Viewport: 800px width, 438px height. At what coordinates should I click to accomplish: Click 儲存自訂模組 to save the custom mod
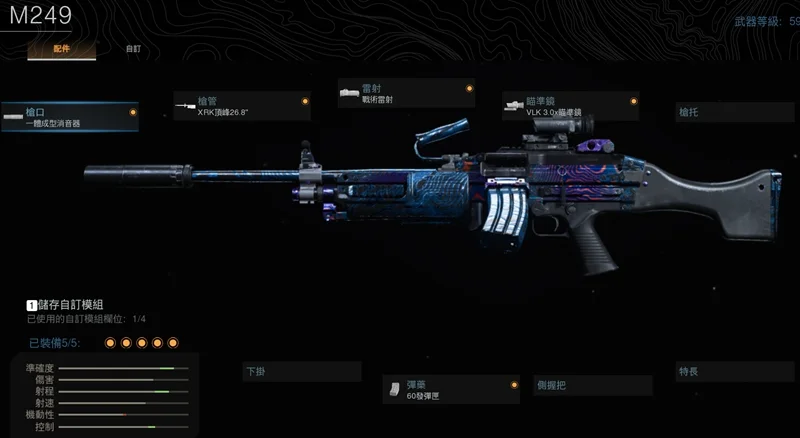70,304
